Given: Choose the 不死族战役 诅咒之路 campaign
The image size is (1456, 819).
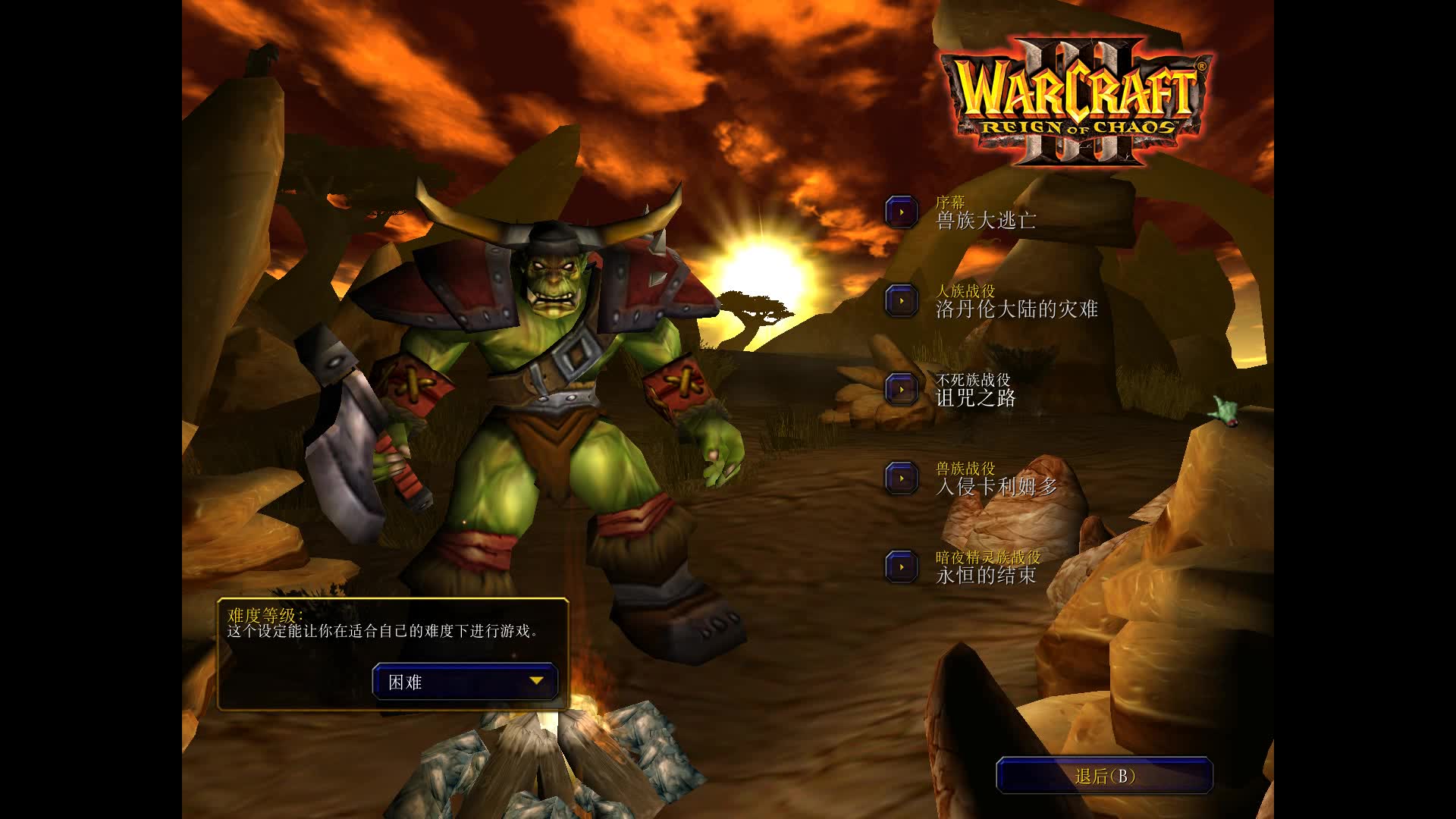Looking at the screenshot, I should coord(902,390).
